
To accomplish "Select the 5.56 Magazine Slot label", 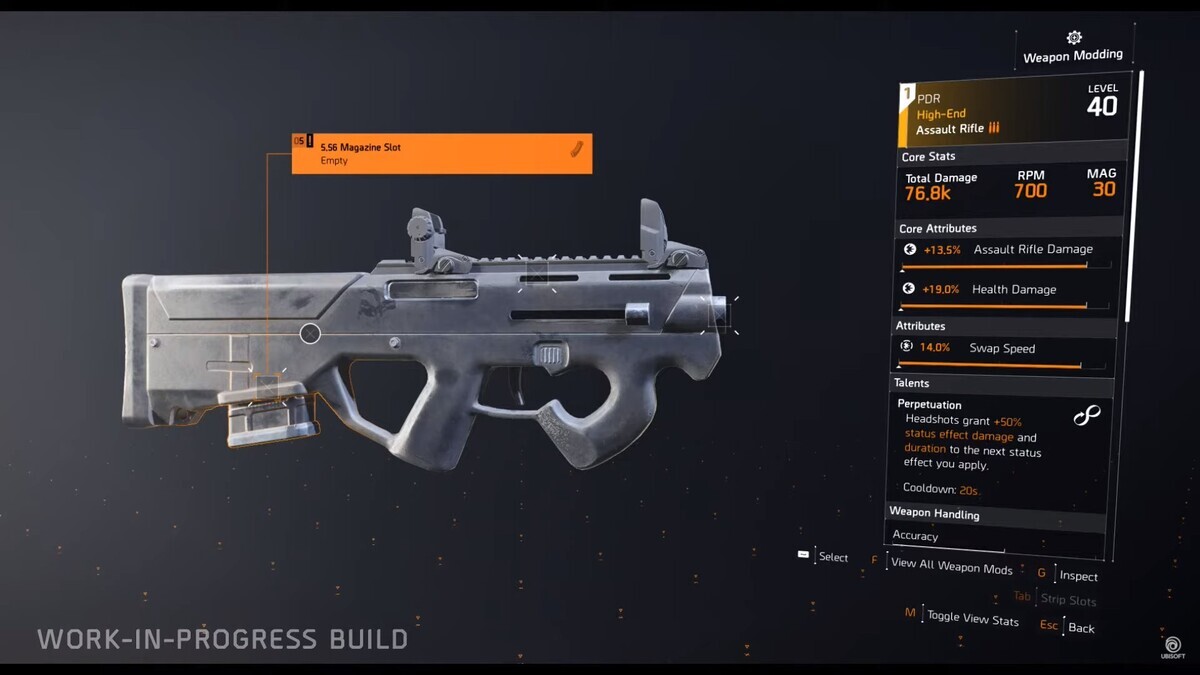I will [441, 154].
